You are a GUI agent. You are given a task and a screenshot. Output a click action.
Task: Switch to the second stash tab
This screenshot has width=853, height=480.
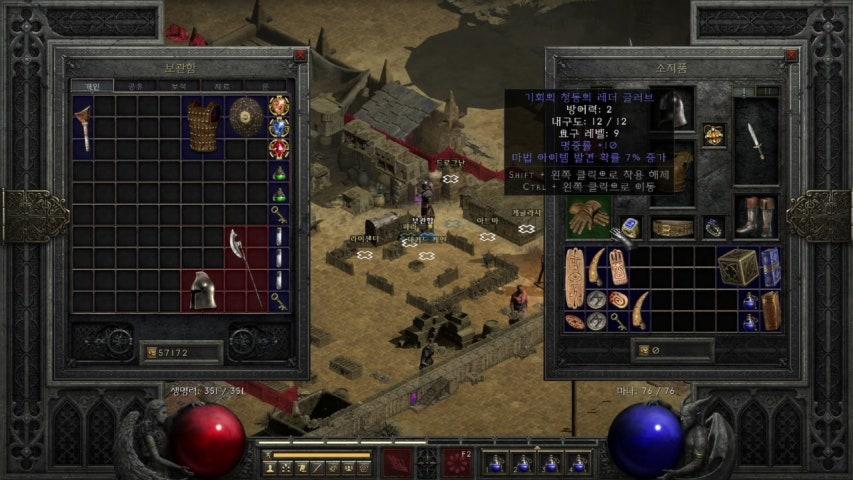(135, 87)
